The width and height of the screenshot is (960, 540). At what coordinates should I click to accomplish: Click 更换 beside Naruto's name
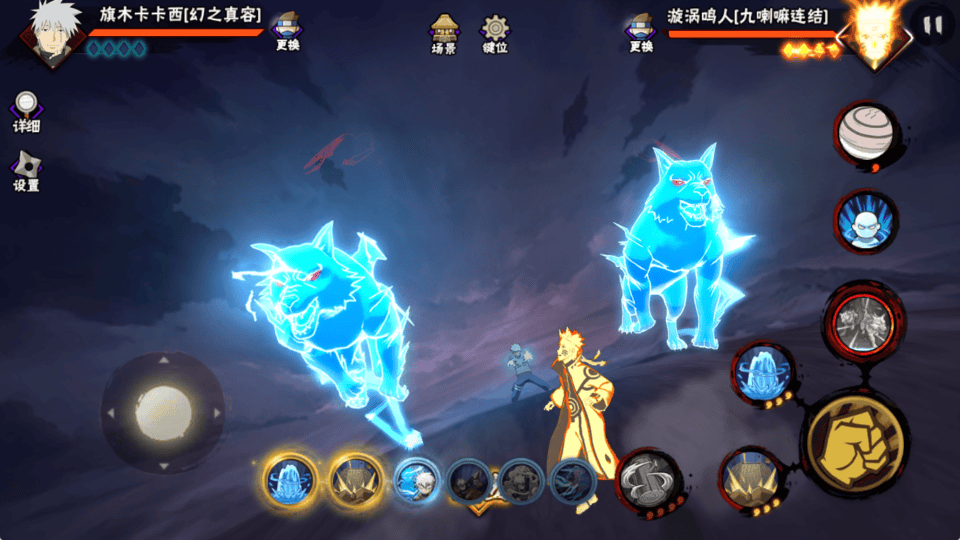point(639,31)
